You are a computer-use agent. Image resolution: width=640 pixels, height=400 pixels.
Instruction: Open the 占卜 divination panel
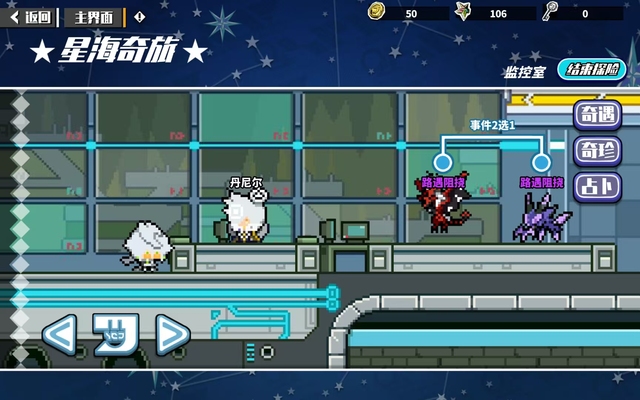(596, 187)
